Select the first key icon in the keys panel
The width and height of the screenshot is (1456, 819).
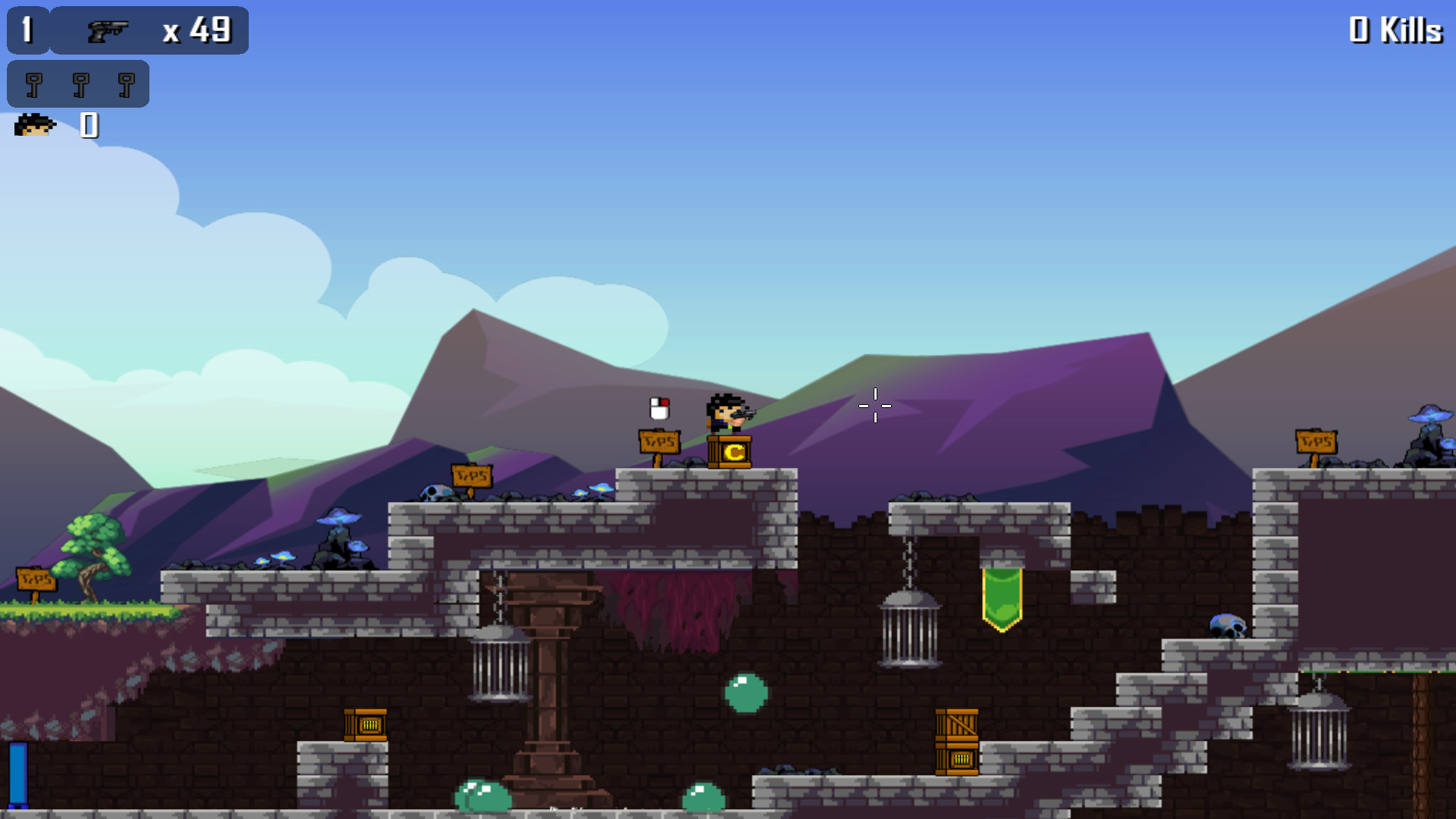[x=36, y=83]
